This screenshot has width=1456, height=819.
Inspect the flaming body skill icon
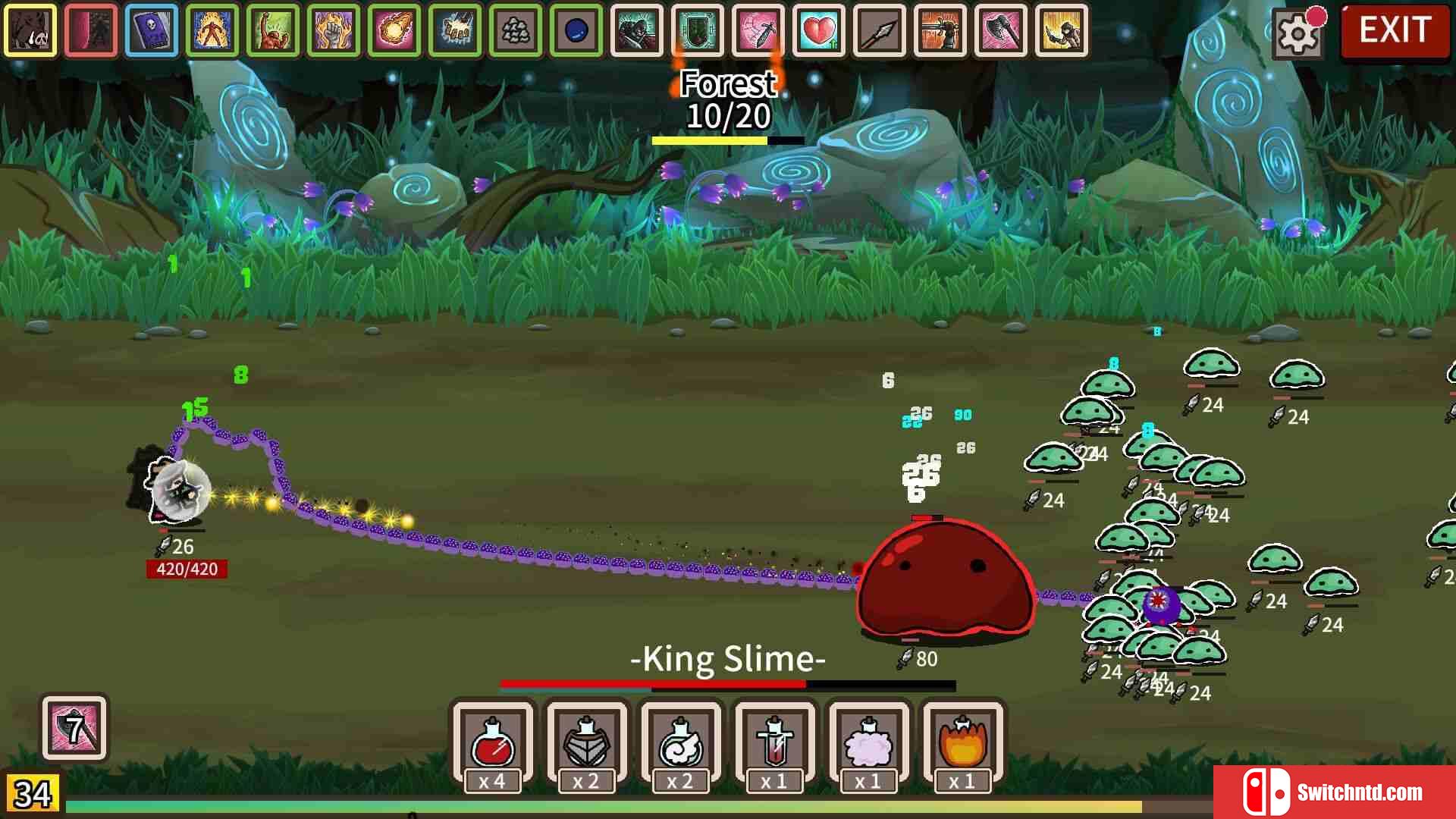click(212, 31)
